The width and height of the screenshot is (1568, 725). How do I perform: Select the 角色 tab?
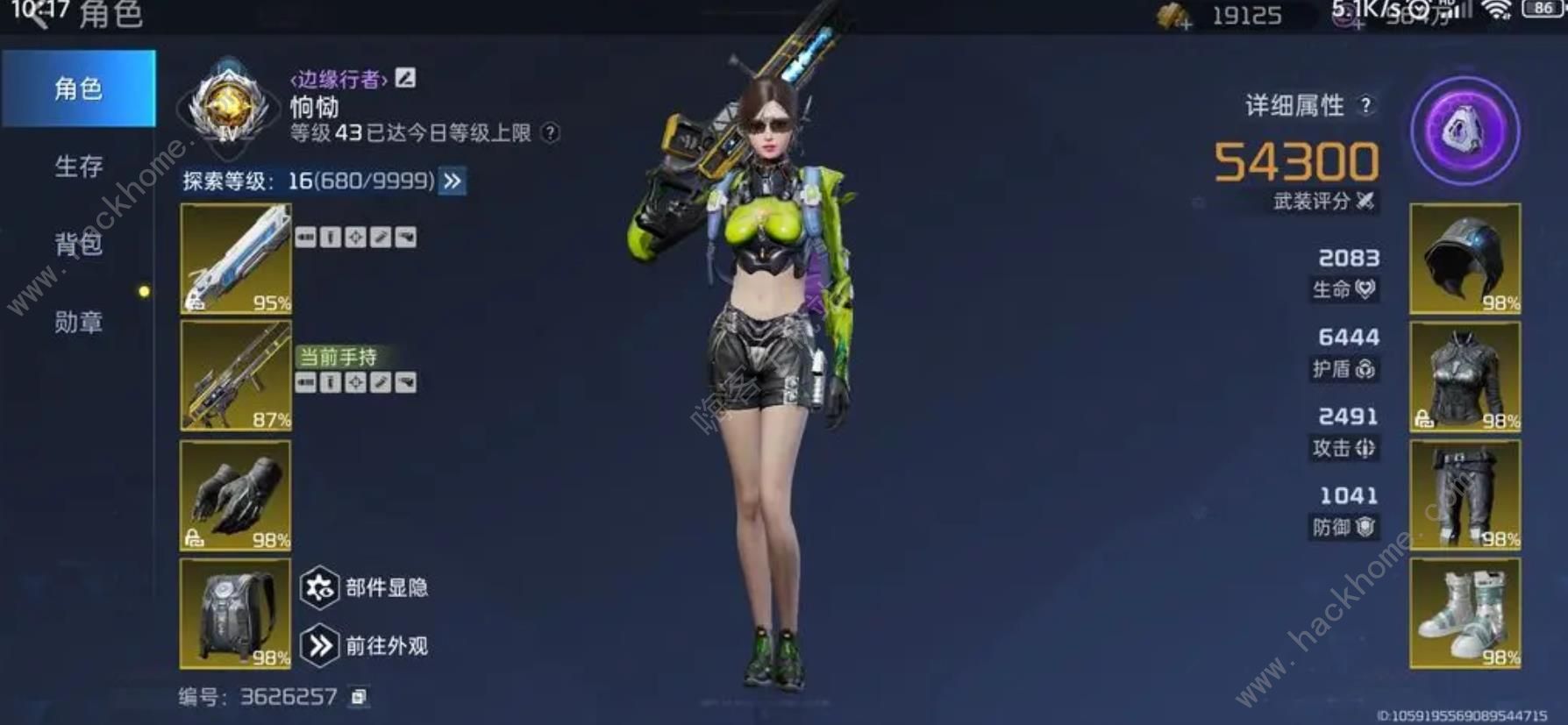(x=78, y=89)
